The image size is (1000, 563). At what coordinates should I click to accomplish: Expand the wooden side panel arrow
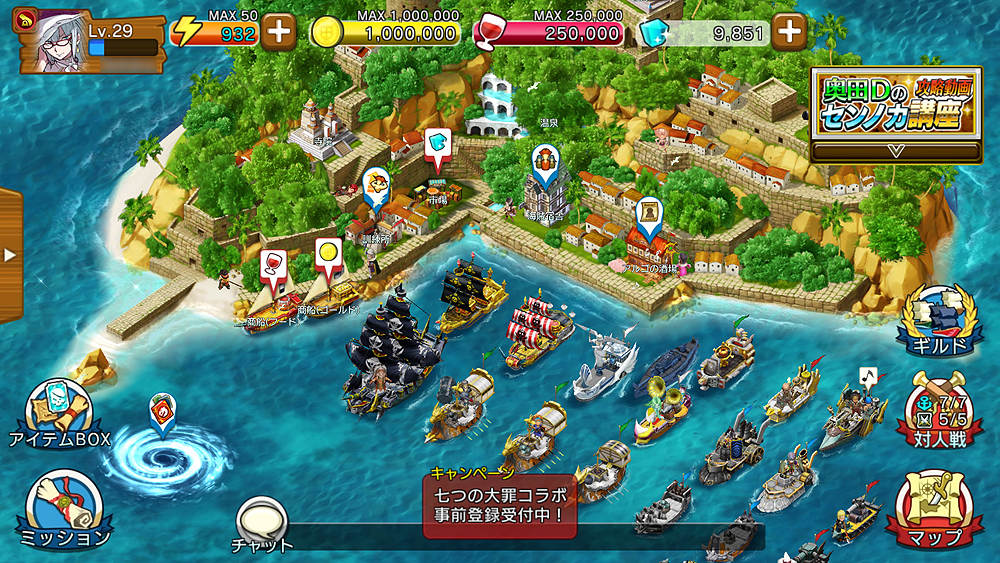coord(10,255)
